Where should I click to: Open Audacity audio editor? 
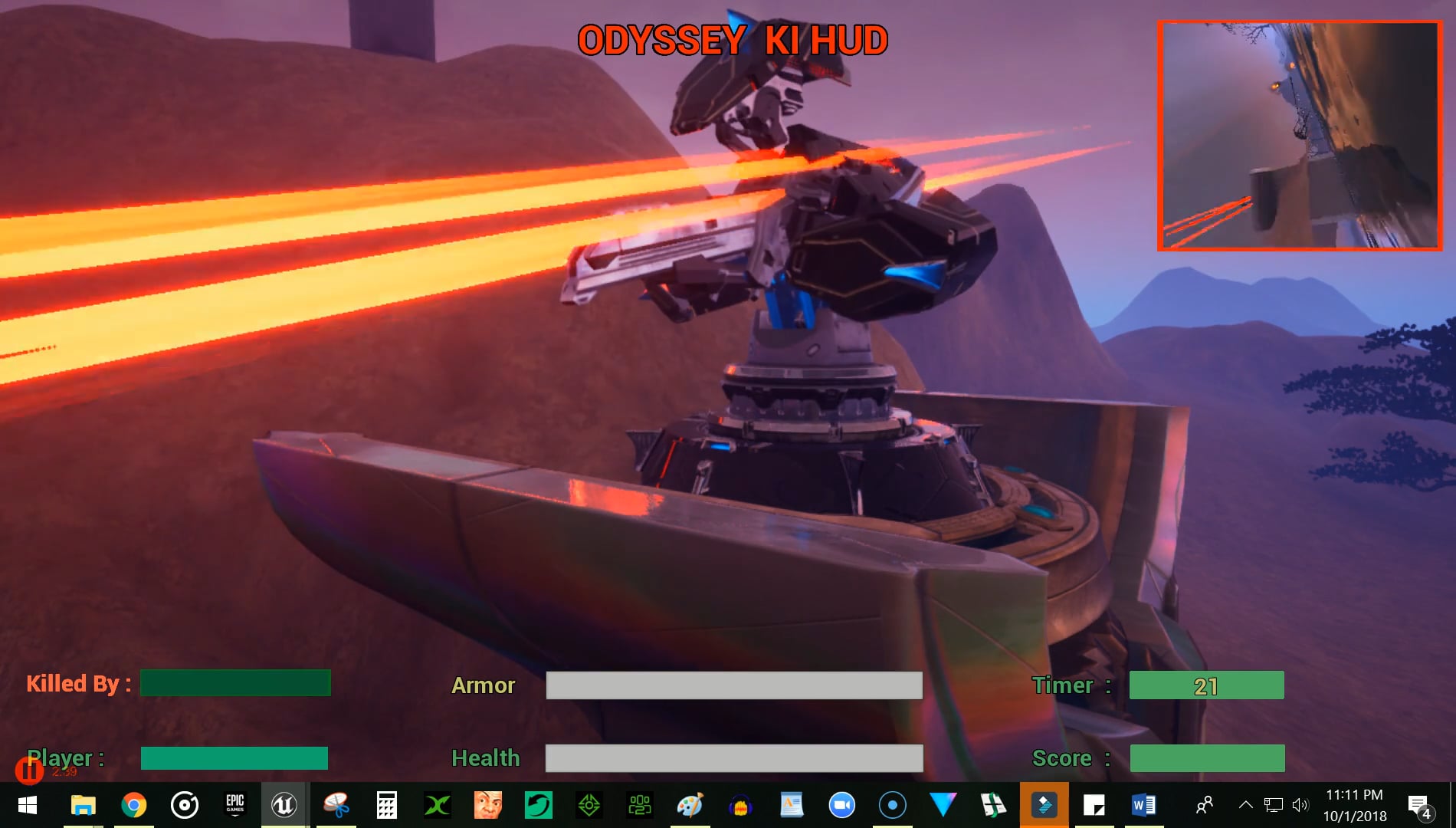point(740,804)
